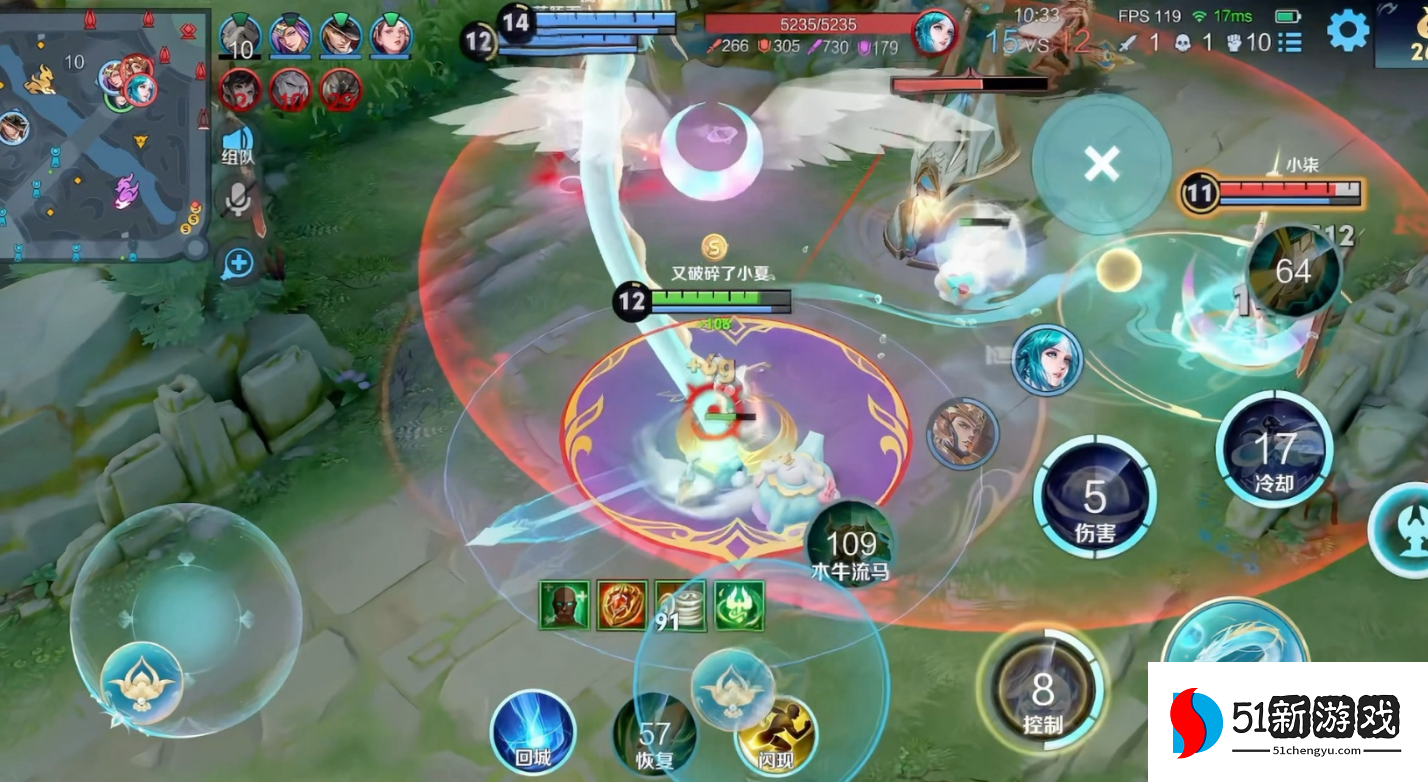Open the quick chat bubble button
Viewport: 1428px width, 782px height.
238,265
